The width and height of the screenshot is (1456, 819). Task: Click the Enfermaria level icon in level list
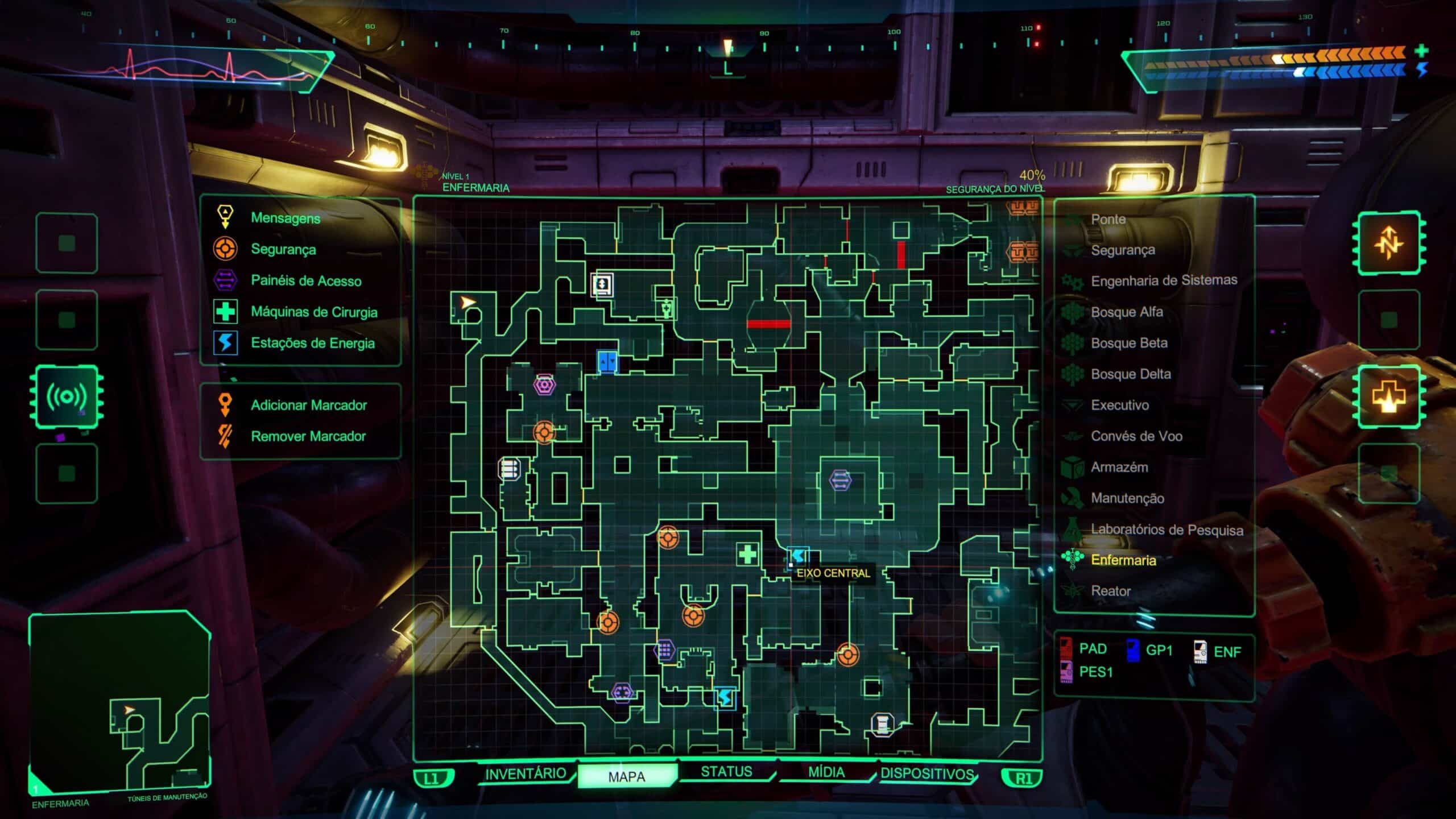[1072, 561]
